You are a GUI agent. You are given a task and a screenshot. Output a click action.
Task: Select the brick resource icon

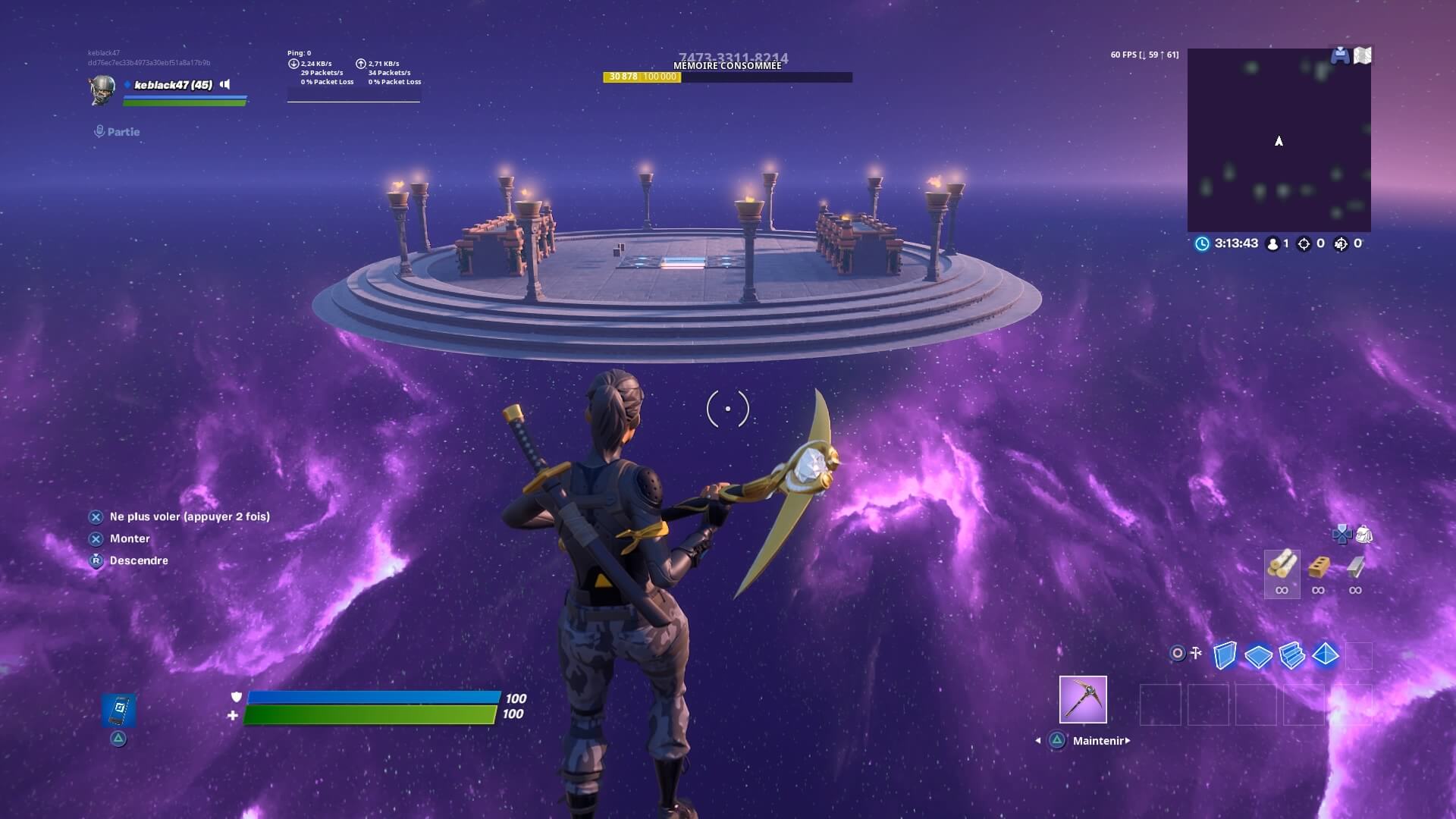click(x=1319, y=566)
